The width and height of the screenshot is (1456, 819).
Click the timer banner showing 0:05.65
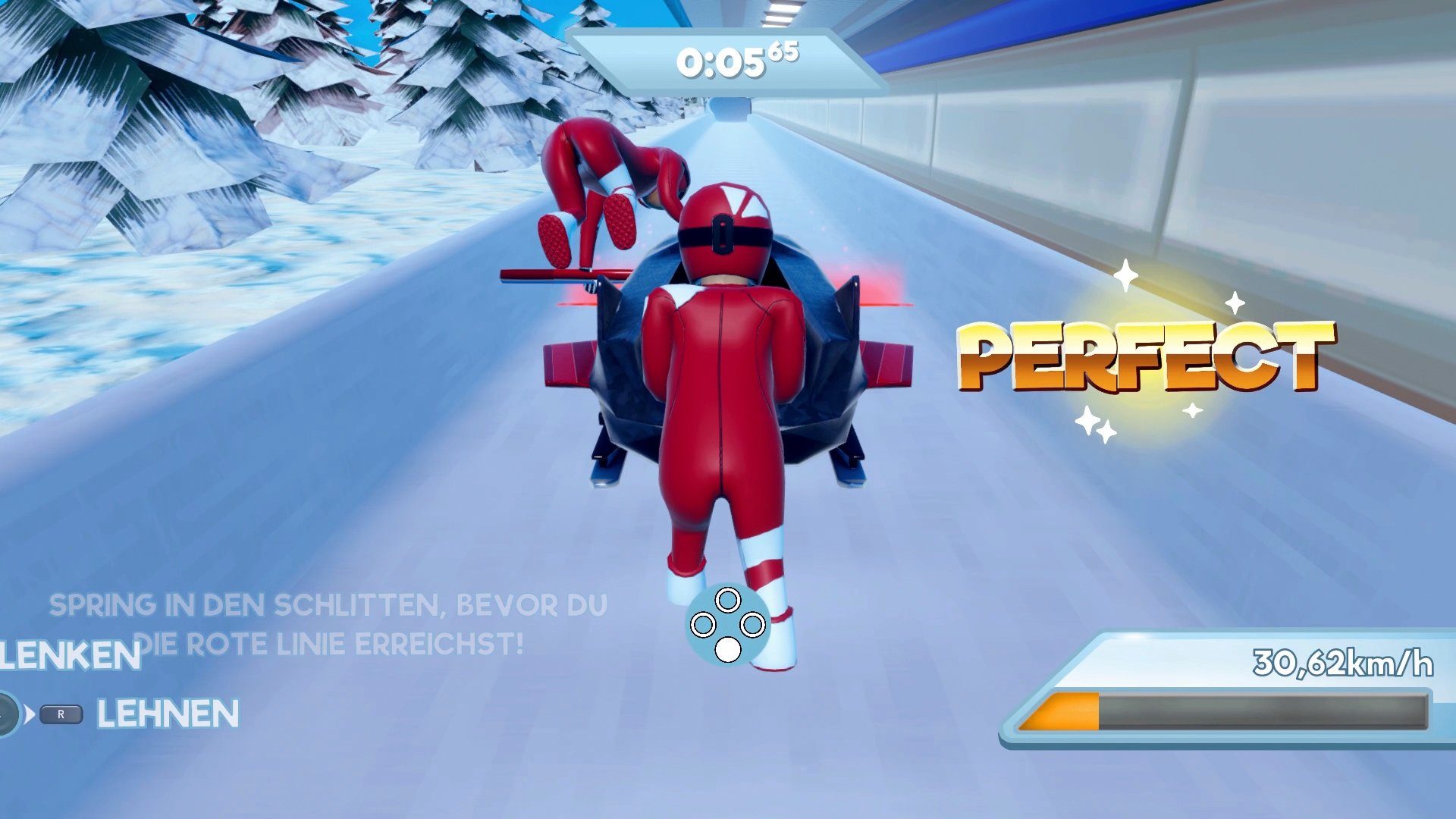[728, 61]
